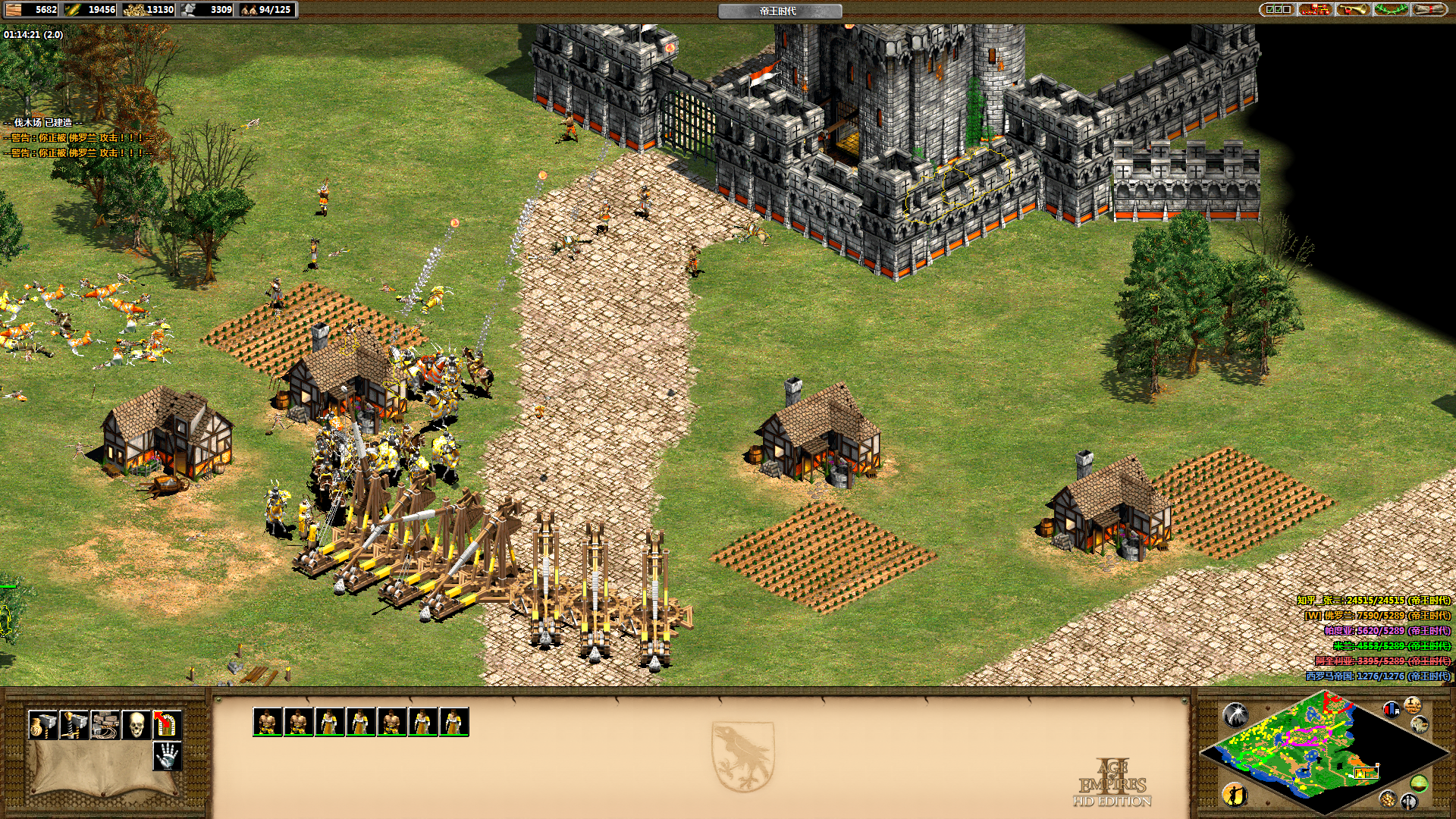Select the repair command with bricks icon
This screenshot has height=819, width=1456.
(105, 725)
